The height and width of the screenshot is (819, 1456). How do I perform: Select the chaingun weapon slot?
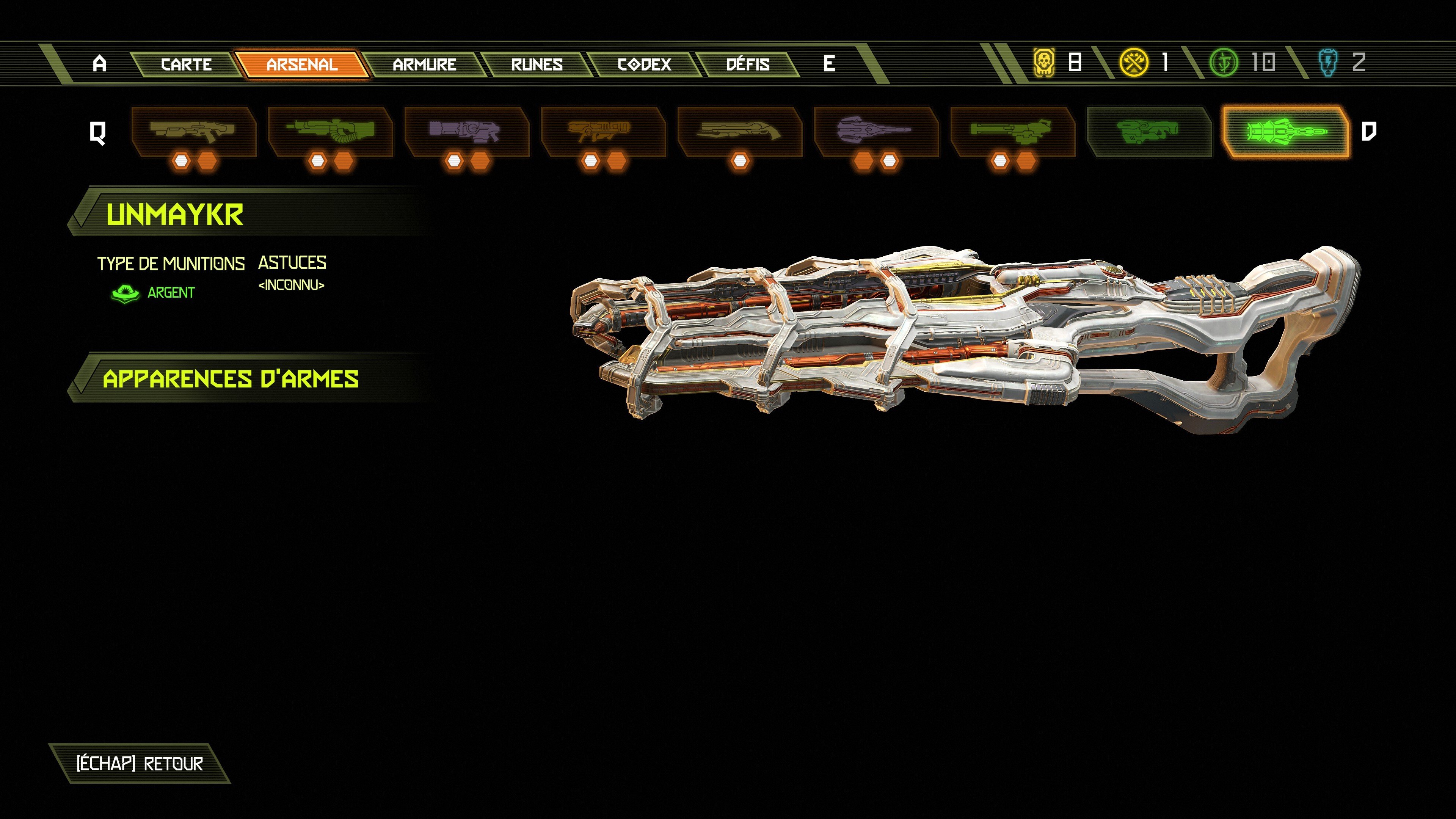(x=1012, y=131)
